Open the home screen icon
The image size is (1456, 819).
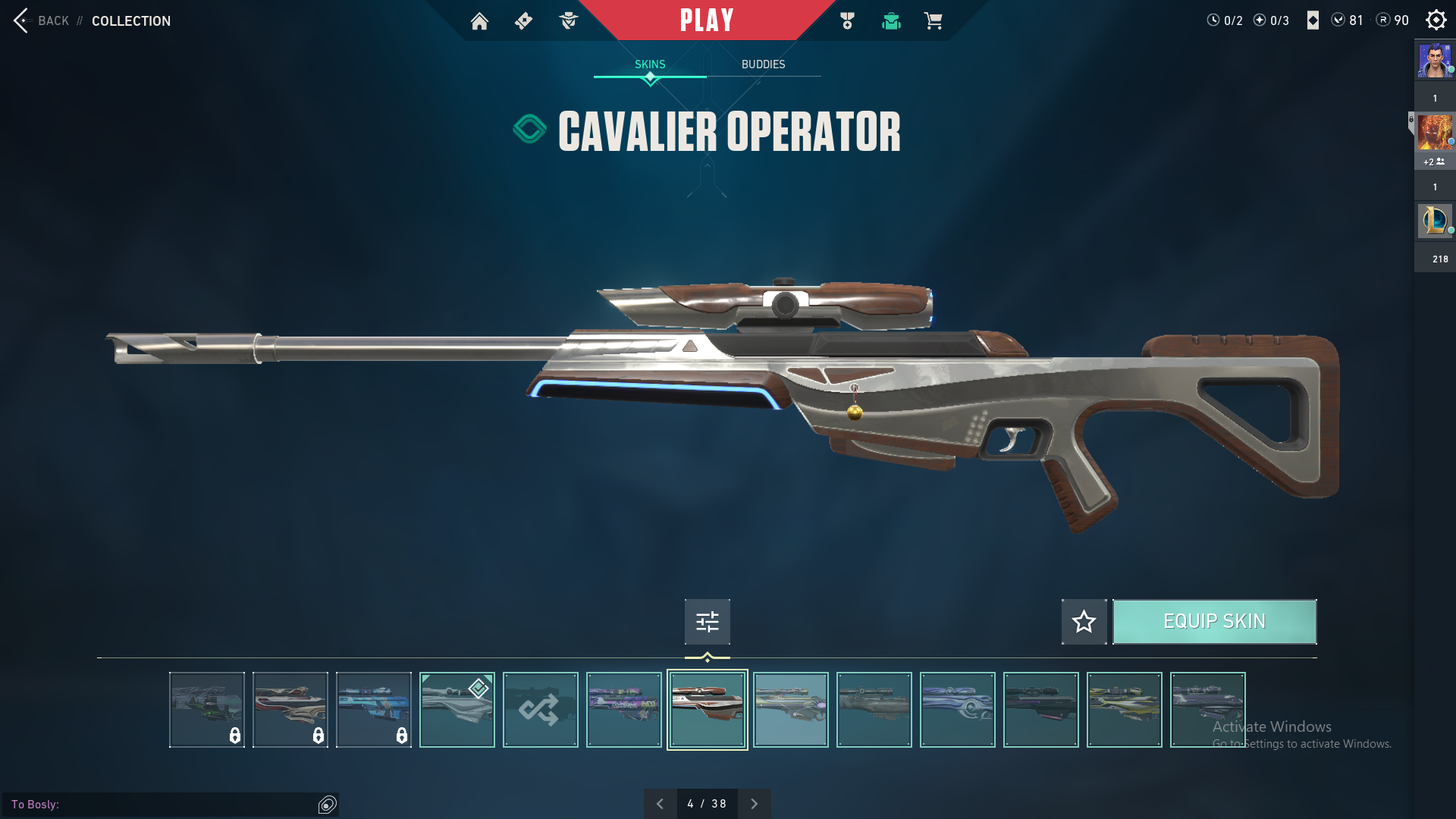(479, 21)
